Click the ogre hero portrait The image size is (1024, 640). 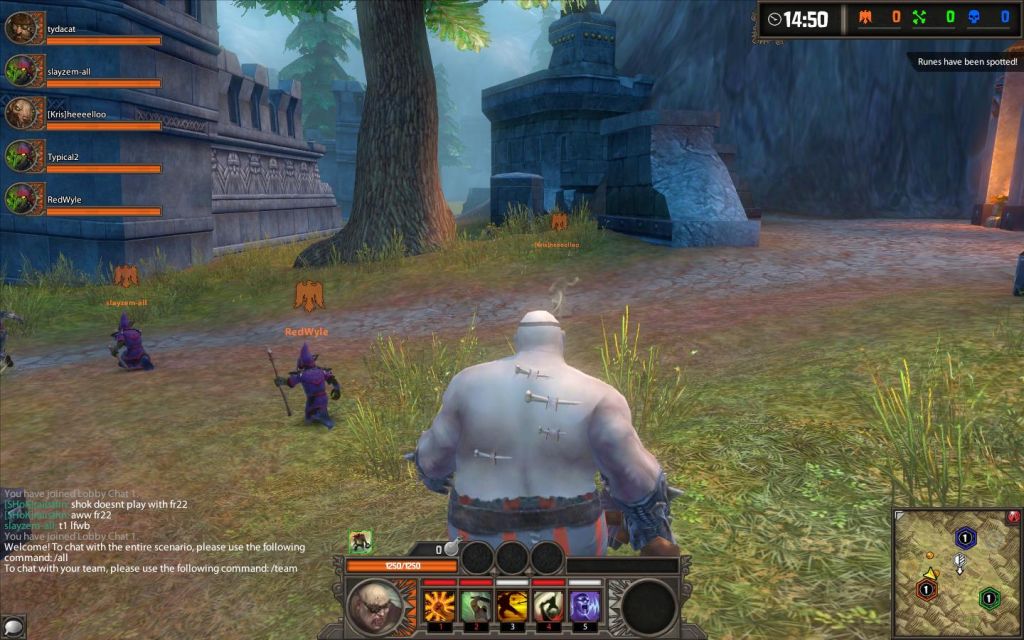[375, 605]
